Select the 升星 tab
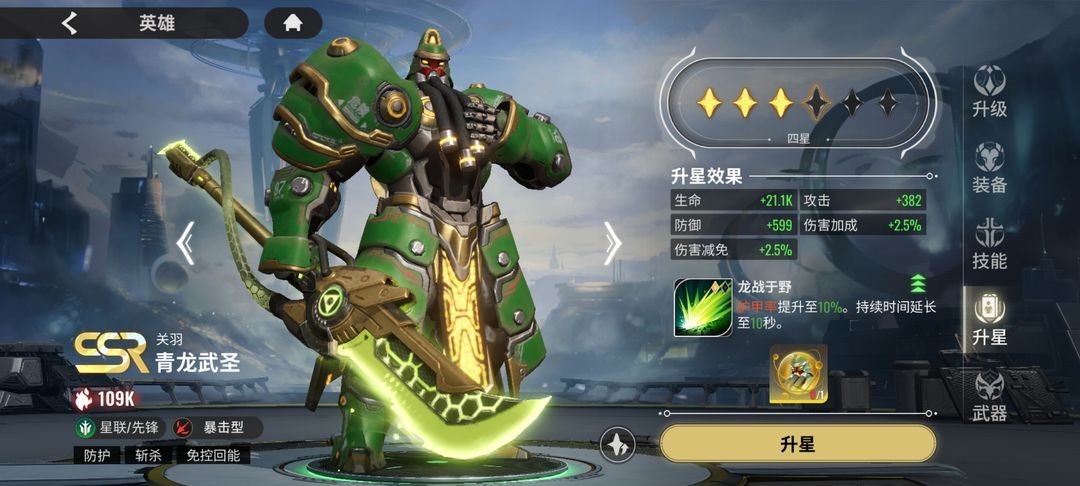The image size is (1080, 486). (989, 320)
